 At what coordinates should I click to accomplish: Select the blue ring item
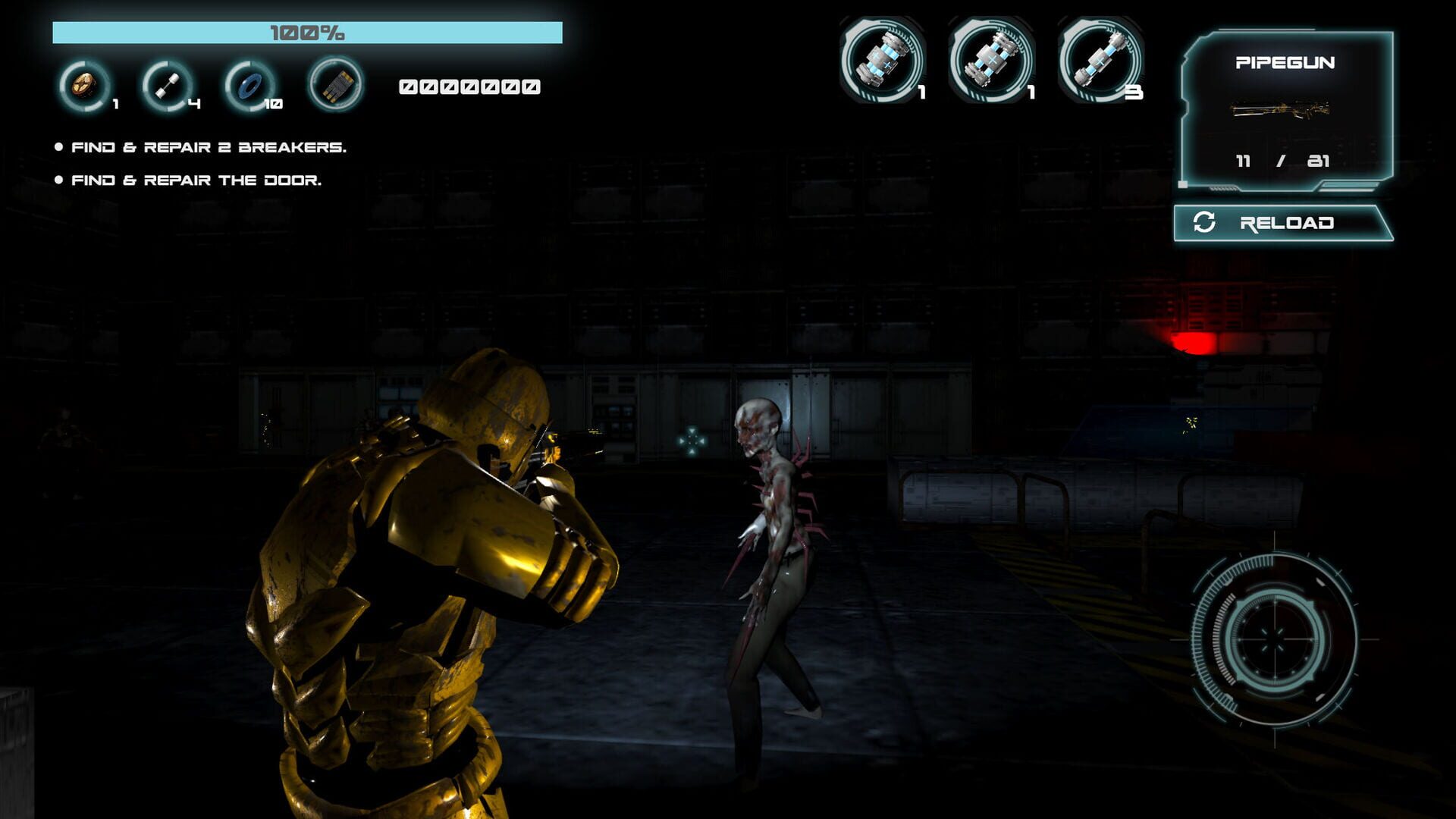pyautogui.click(x=249, y=86)
